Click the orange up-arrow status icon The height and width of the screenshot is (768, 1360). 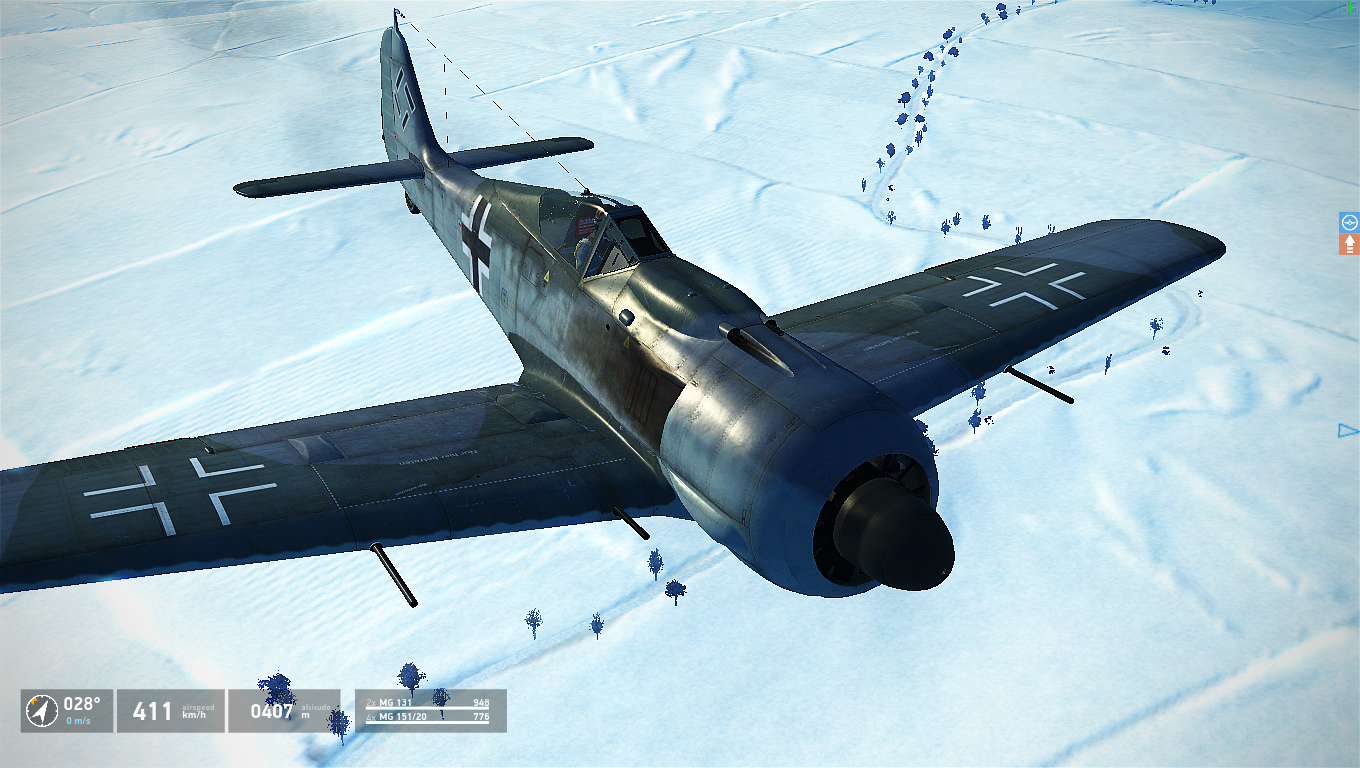click(x=1349, y=244)
